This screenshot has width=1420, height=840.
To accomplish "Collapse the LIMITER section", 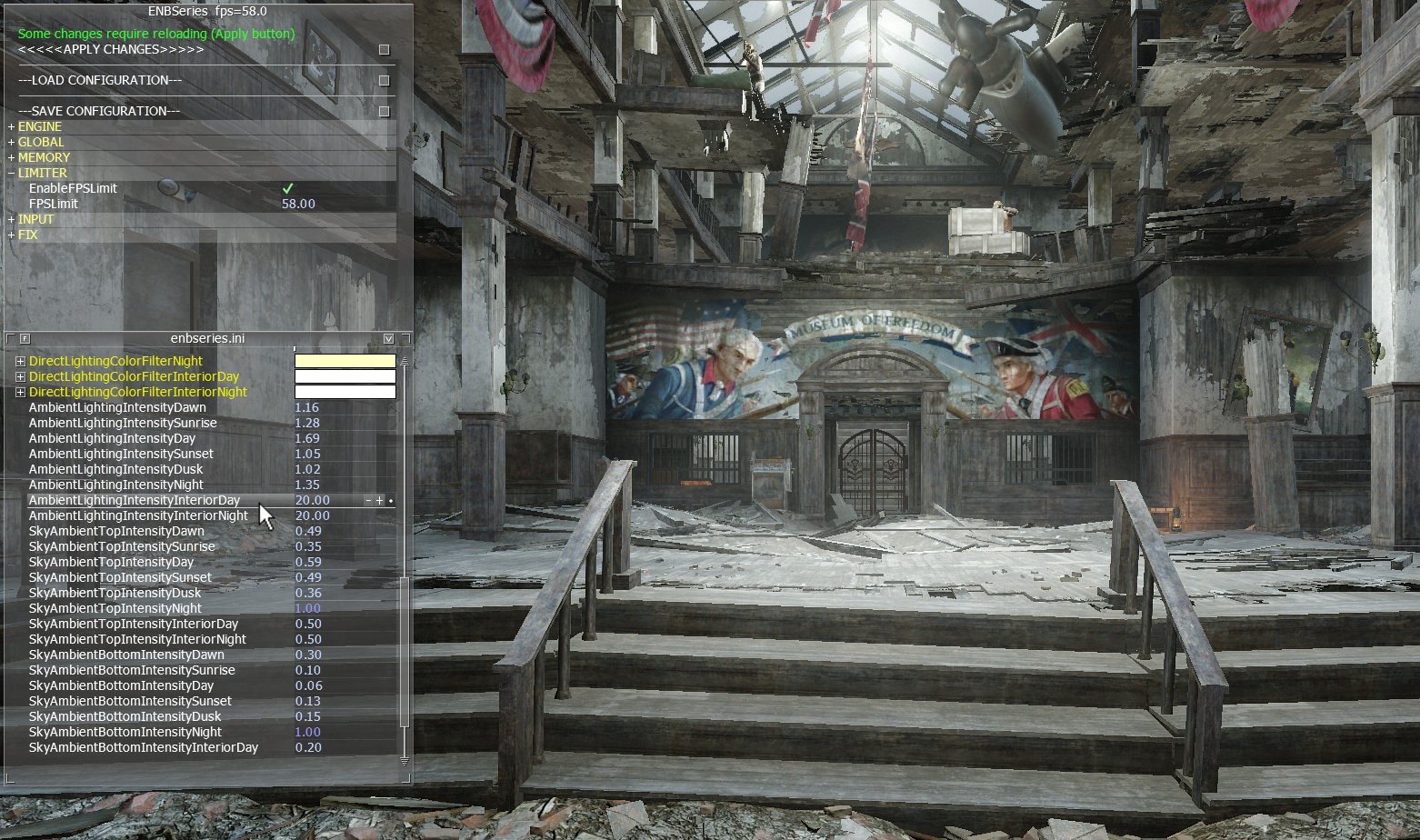I will tap(12, 174).
